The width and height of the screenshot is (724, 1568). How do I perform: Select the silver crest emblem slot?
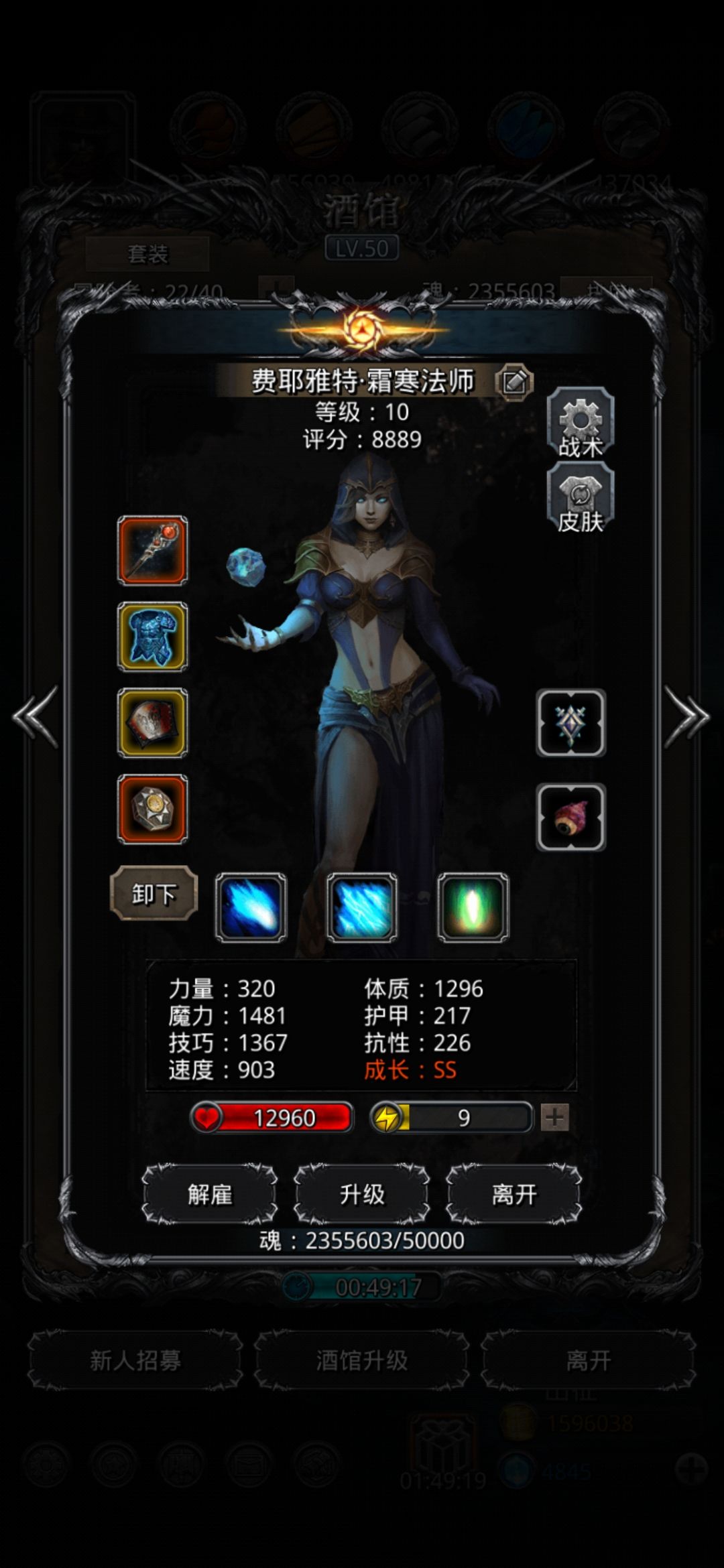pos(571,723)
